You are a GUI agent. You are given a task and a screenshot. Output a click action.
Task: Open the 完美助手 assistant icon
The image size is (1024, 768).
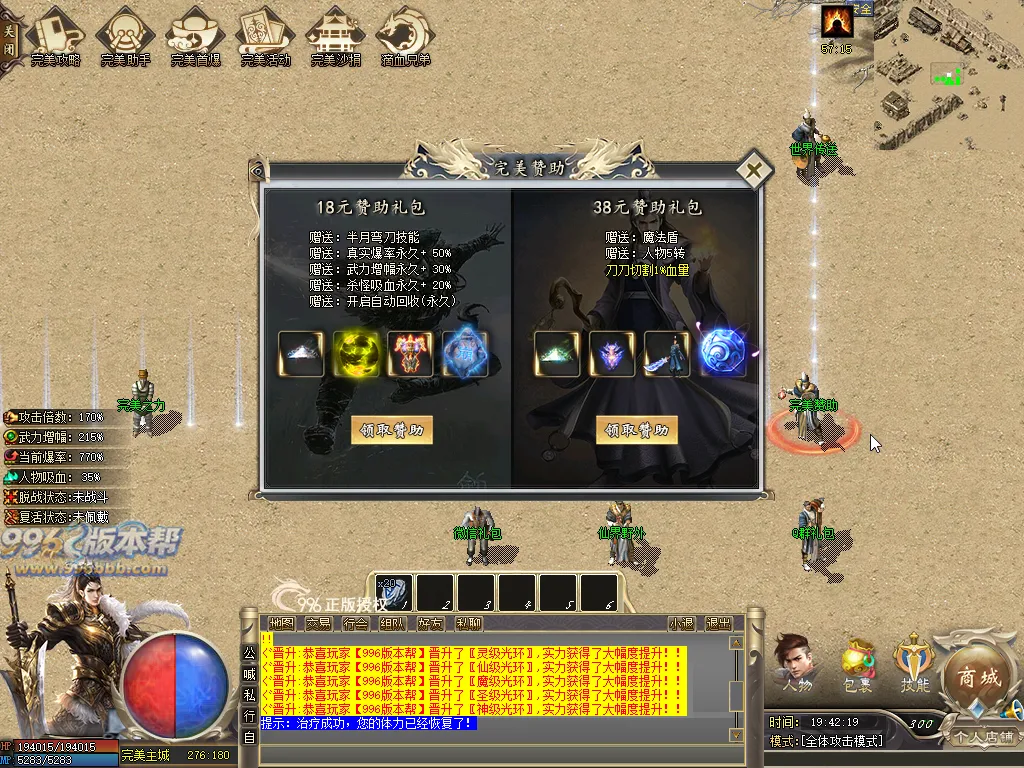[126, 37]
